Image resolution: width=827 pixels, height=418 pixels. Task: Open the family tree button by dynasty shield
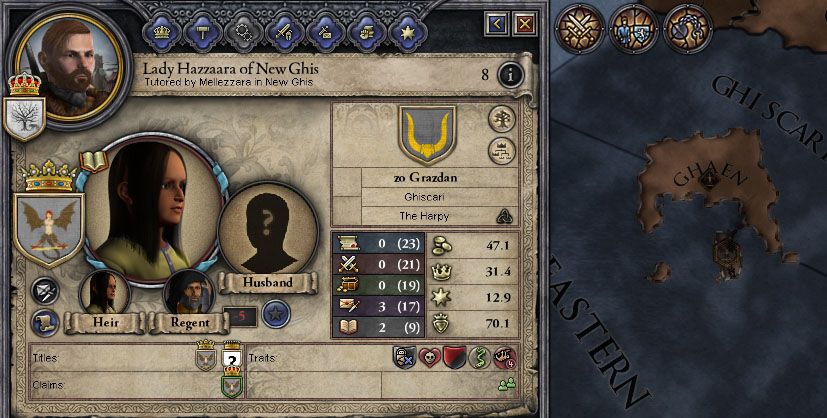point(501,119)
